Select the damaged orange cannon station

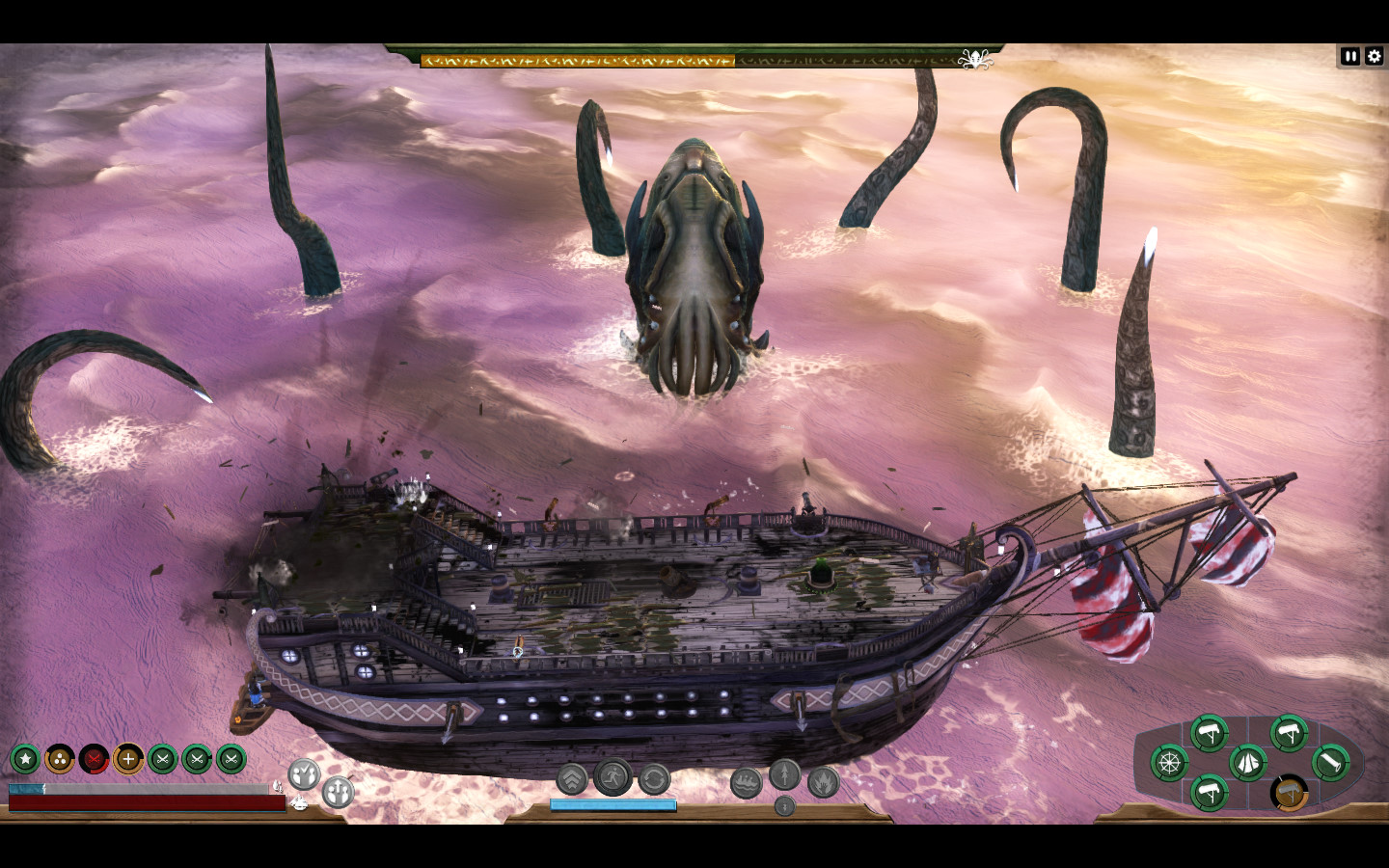click(1289, 794)
